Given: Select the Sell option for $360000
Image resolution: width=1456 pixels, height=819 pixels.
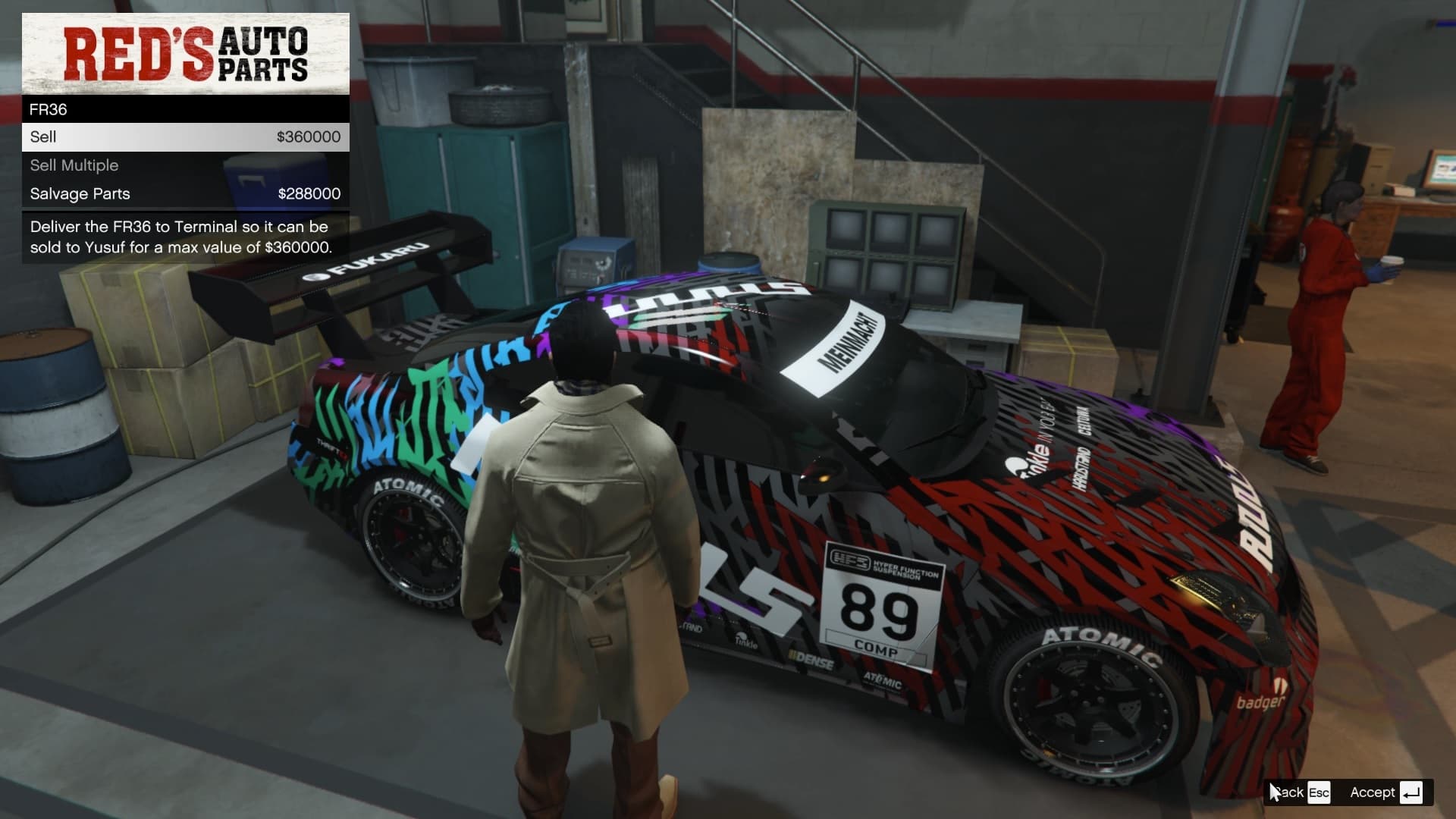Looking at the screenshot, I should tap(185, 137).
